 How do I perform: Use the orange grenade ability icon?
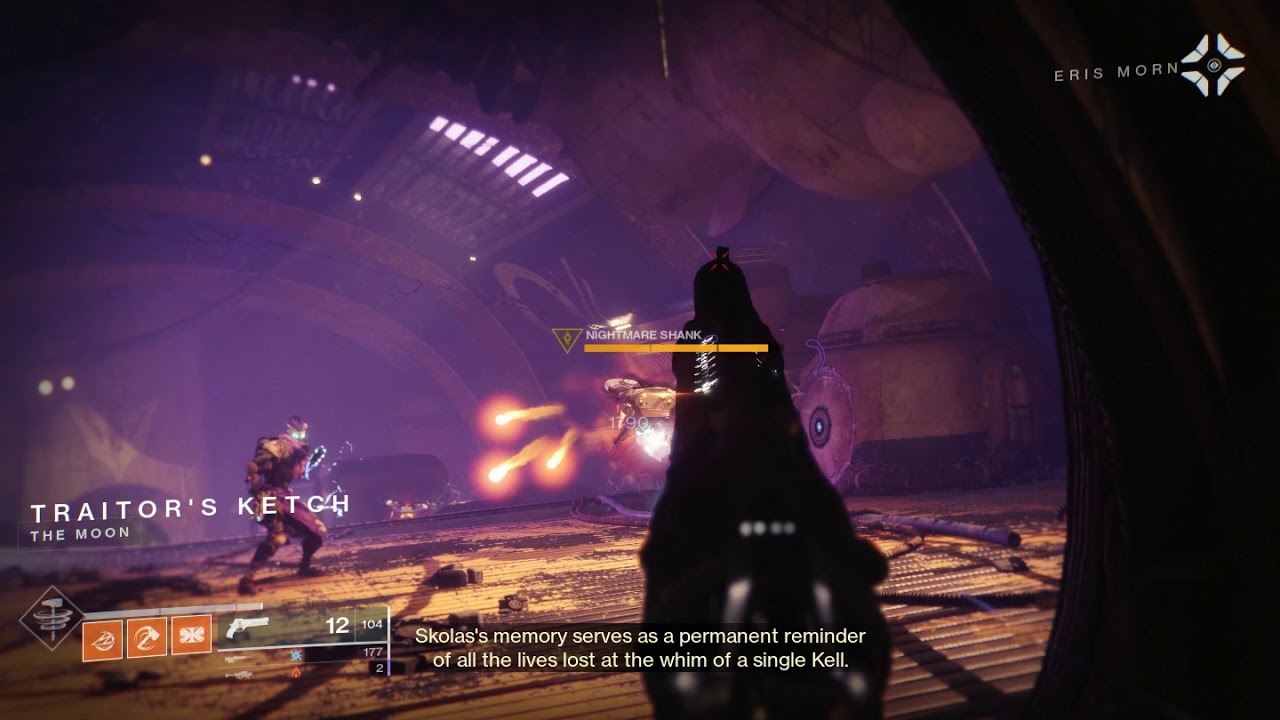point(102,639)
